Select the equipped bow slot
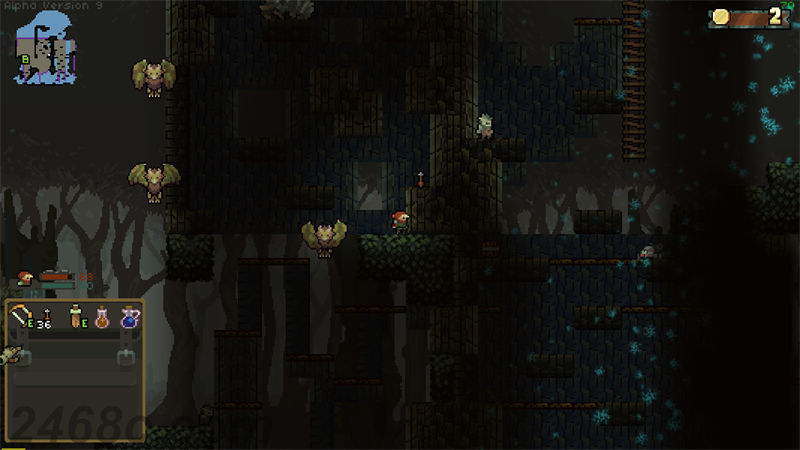Viewport: 800px width, 450px height. click(x=22, y=318)
